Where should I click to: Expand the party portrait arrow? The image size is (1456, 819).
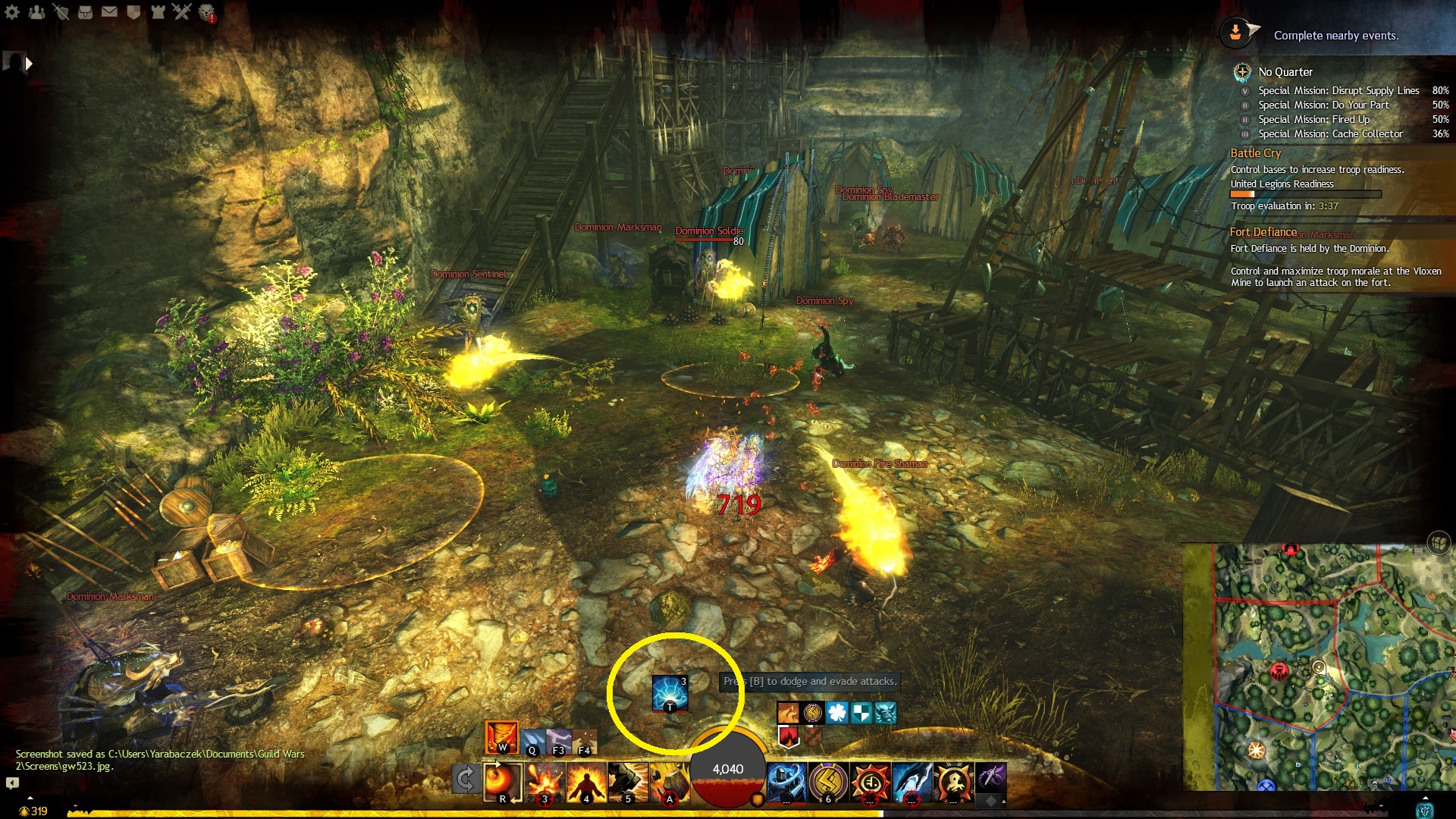click(29, 64)
